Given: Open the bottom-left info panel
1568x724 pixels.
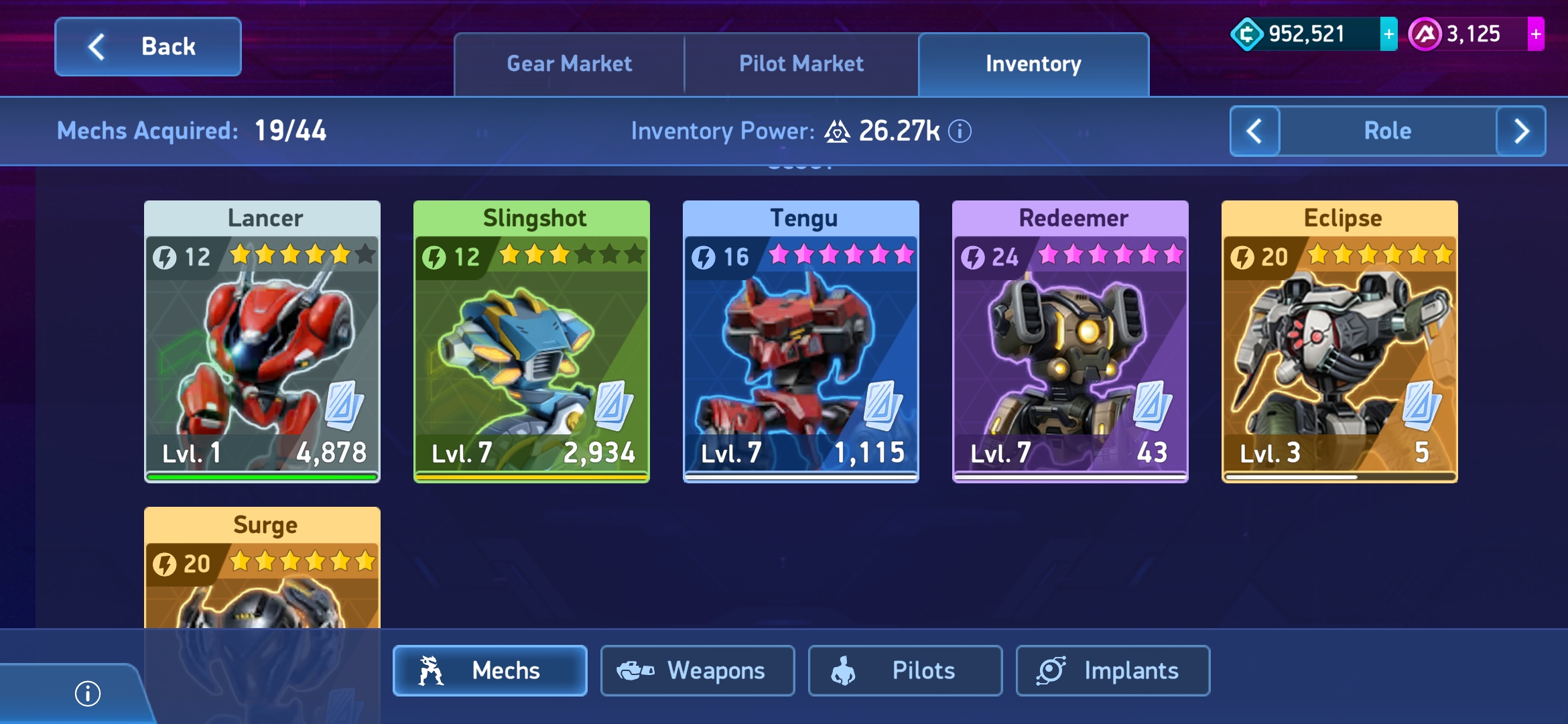Looking at the screenshot, I should pos(88,693).
